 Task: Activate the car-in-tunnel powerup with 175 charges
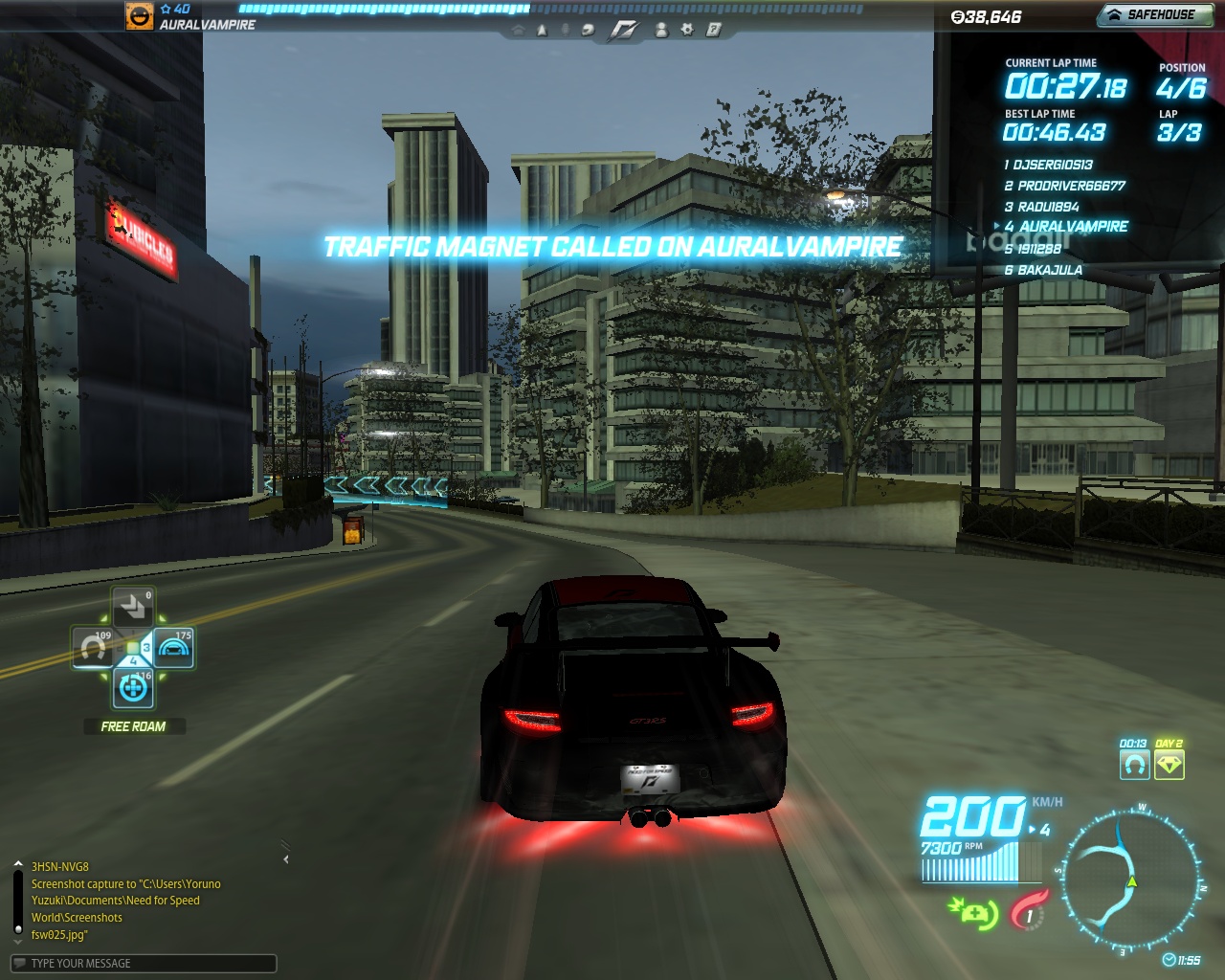(x=173, y=648)
